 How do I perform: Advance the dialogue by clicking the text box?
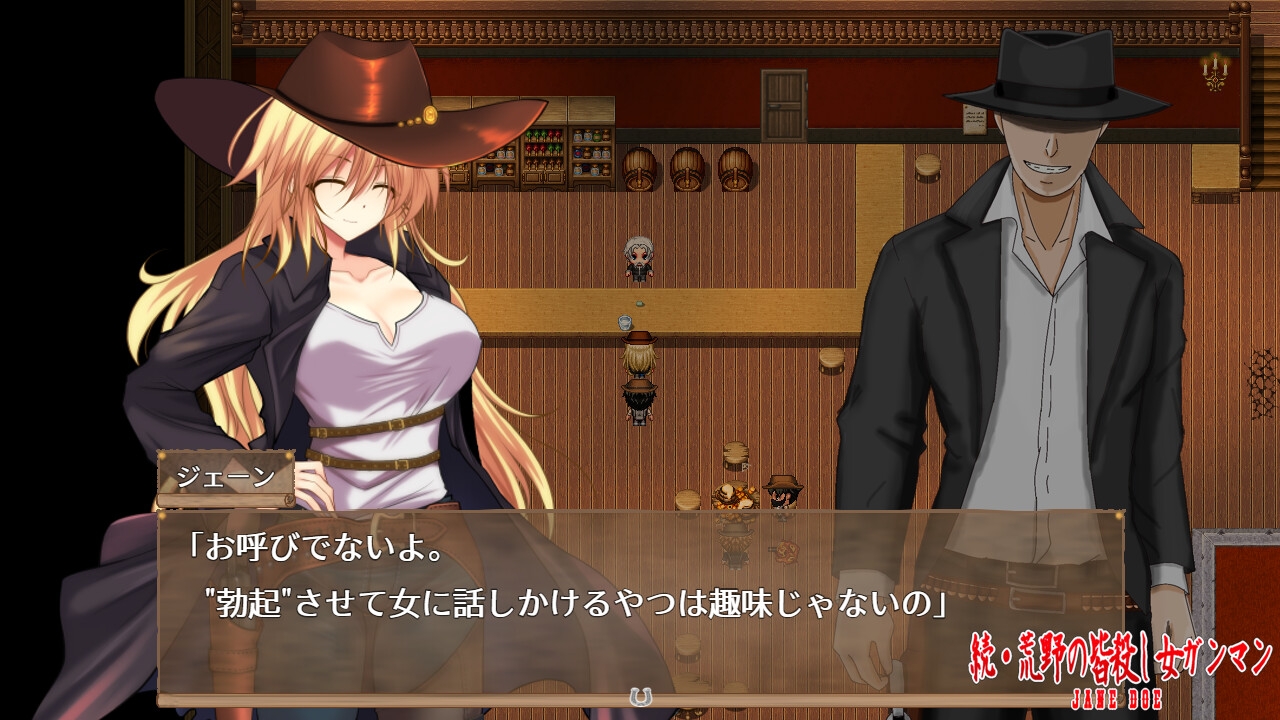pyautogui.click(x=640, y=600)
